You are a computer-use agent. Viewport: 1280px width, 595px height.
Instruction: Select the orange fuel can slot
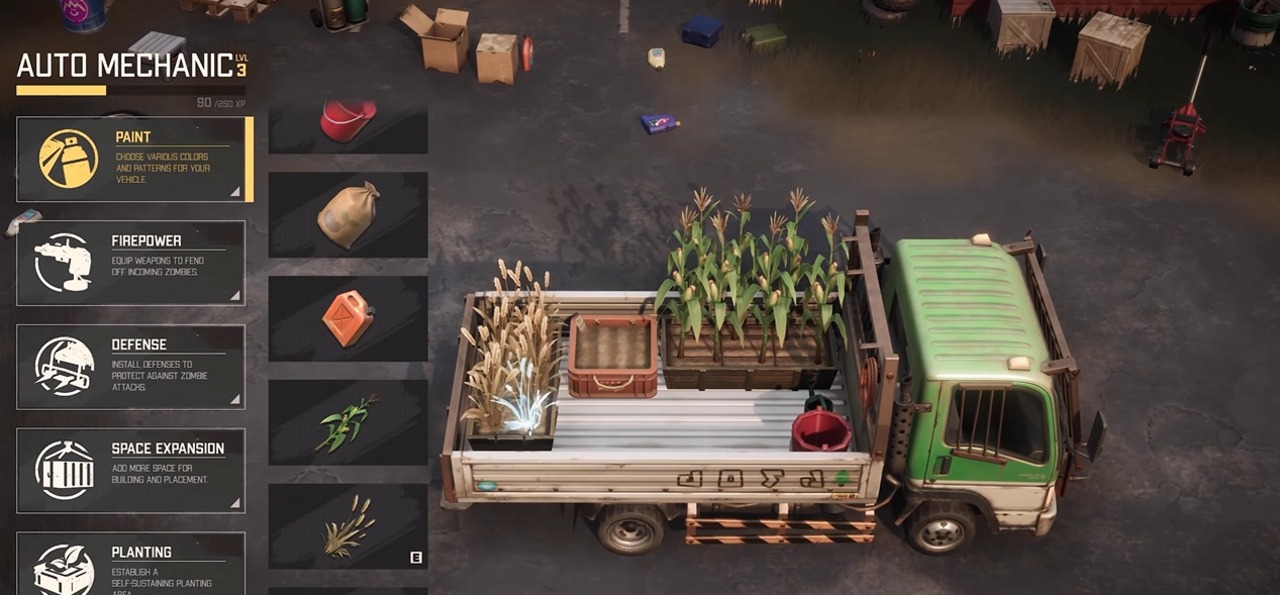pyautogui.click(x=348, y=319)
